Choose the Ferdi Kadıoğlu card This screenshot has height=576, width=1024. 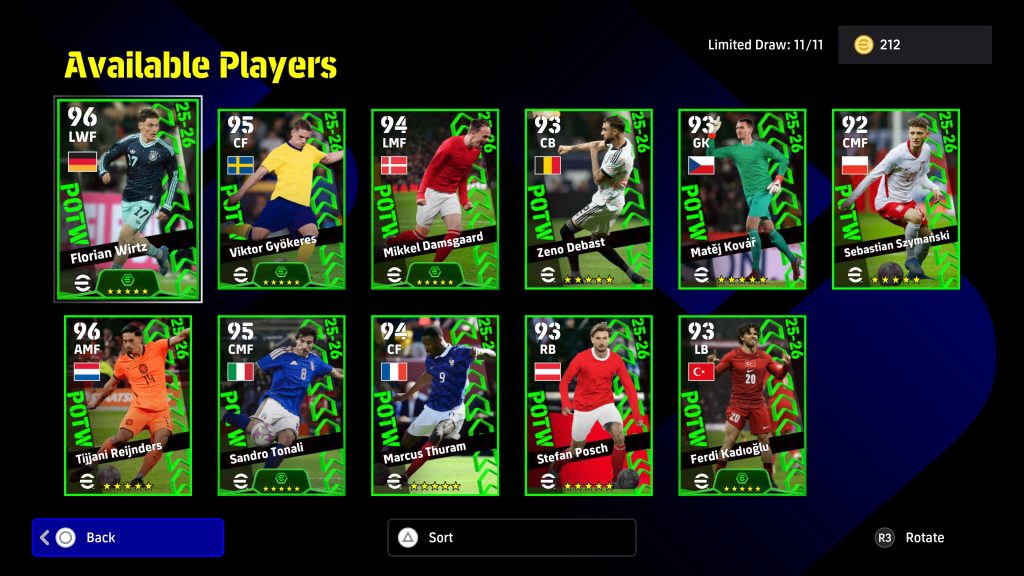coord(742,405)
